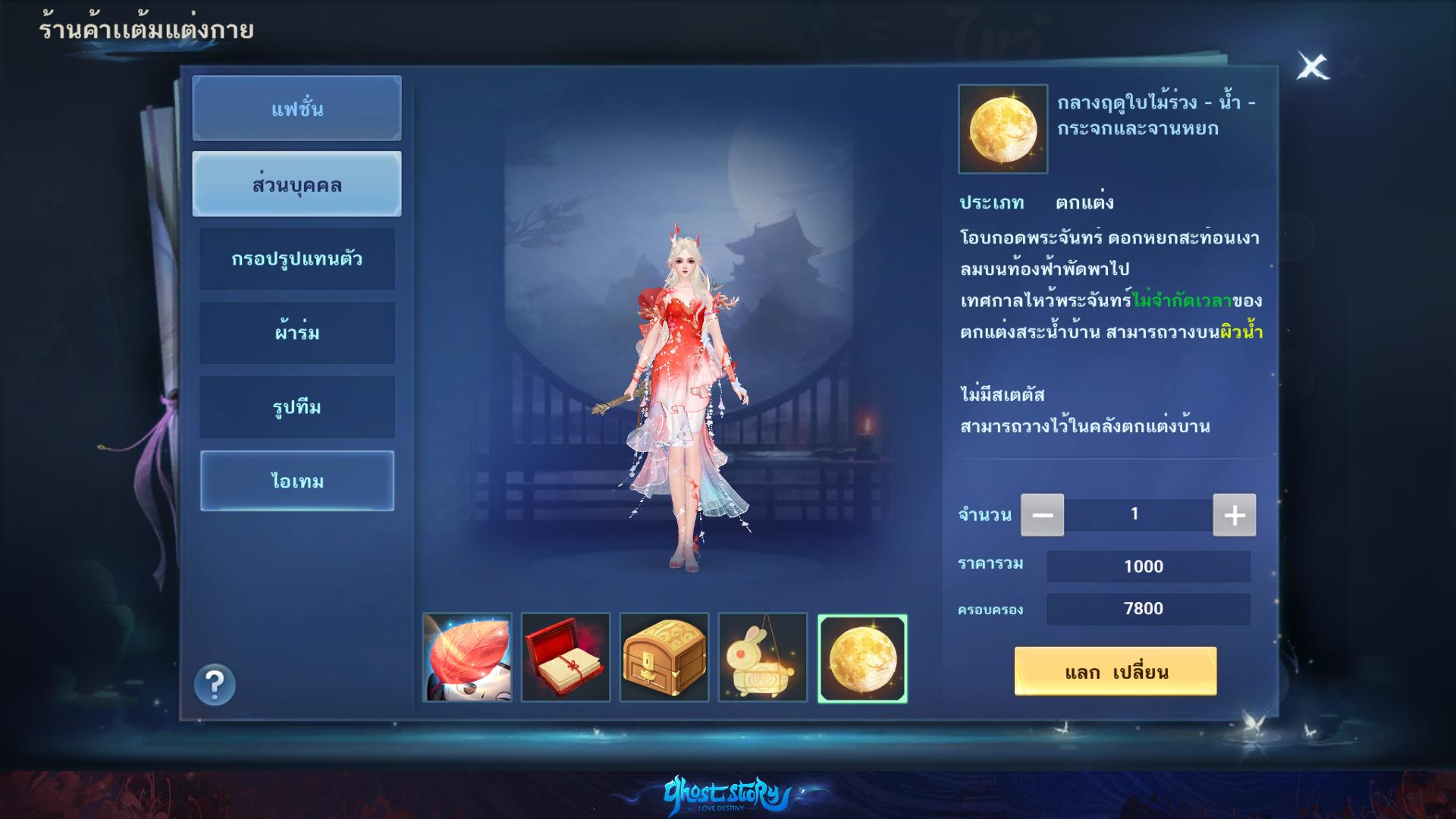Pick the red letter box item
Screen dimensions: 1456x819
tap(566, 657)
